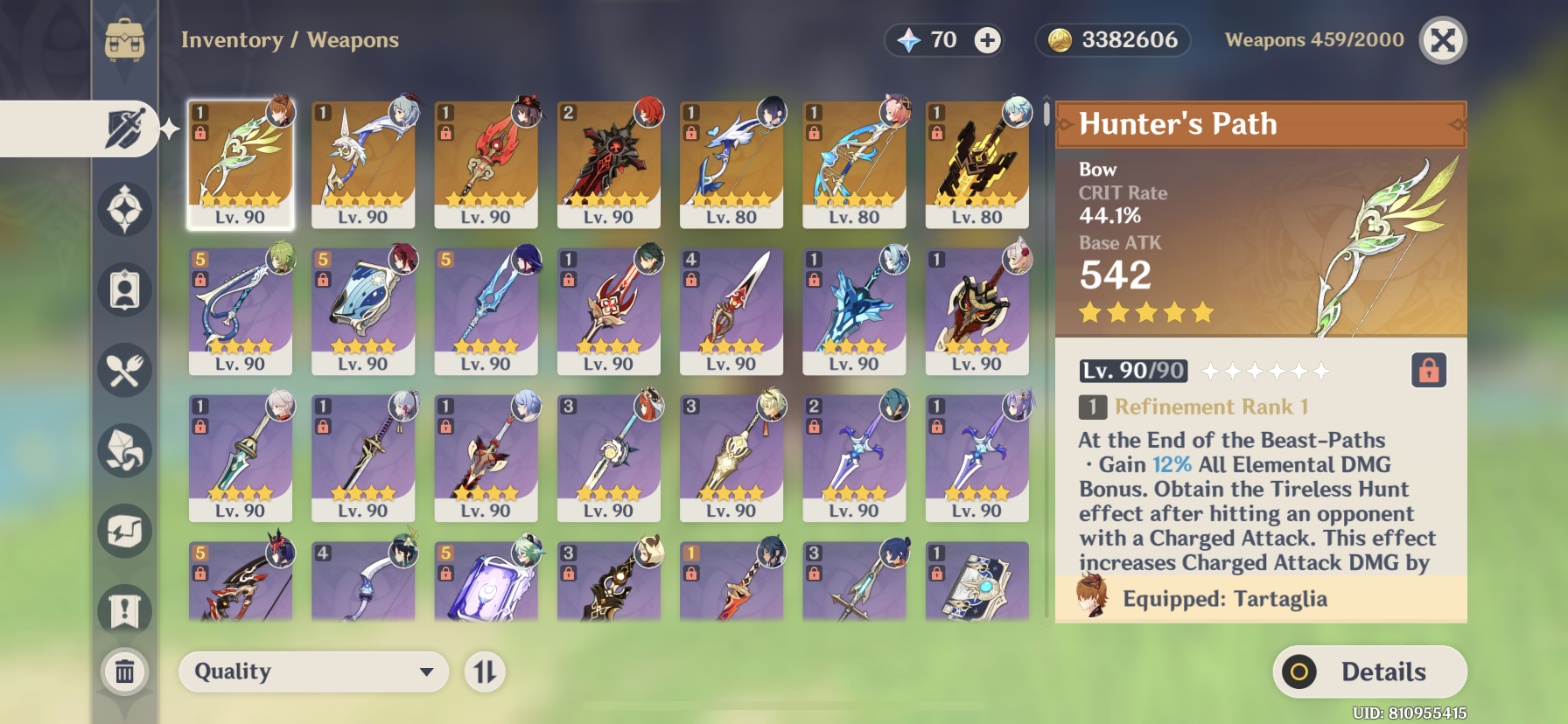Click the Inventory / Weapons breadcrumb
Viewport: 1568px width, 724px height.
tap(290, 39)
